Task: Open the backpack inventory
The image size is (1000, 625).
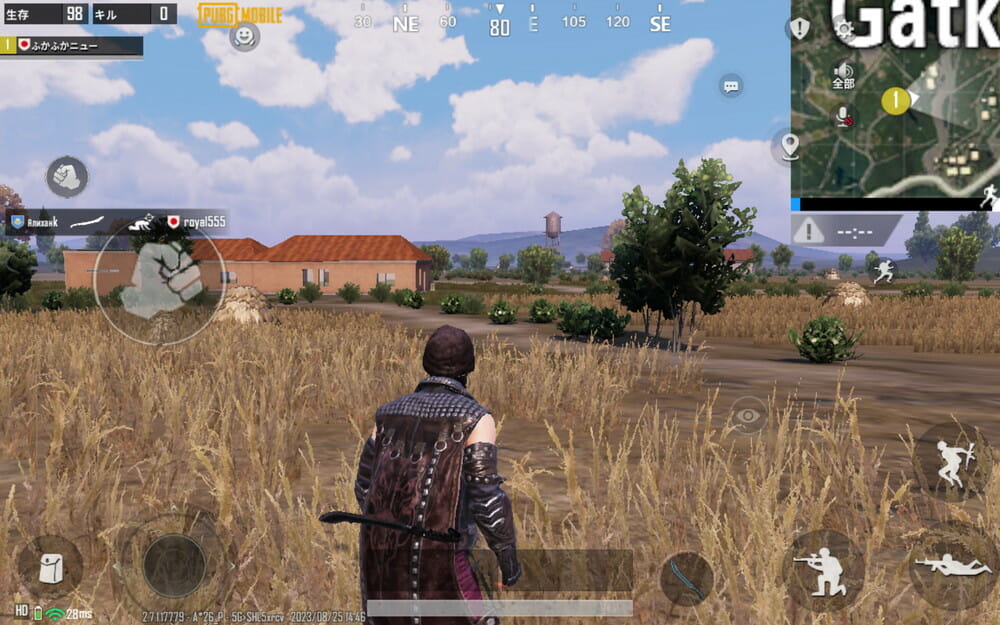Action: coord(50,567)
